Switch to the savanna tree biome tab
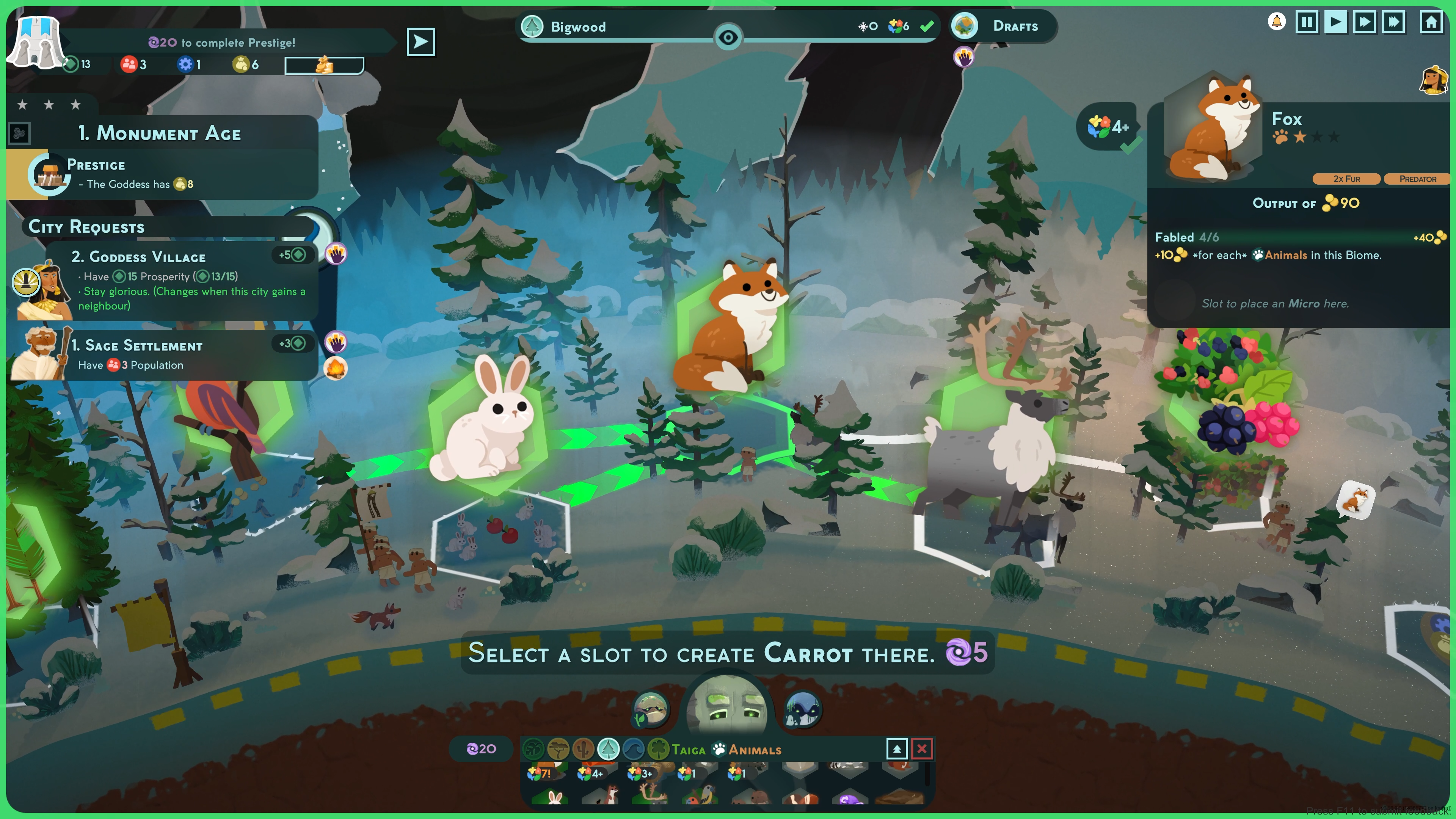The image size is (1456, 819). 559,750
